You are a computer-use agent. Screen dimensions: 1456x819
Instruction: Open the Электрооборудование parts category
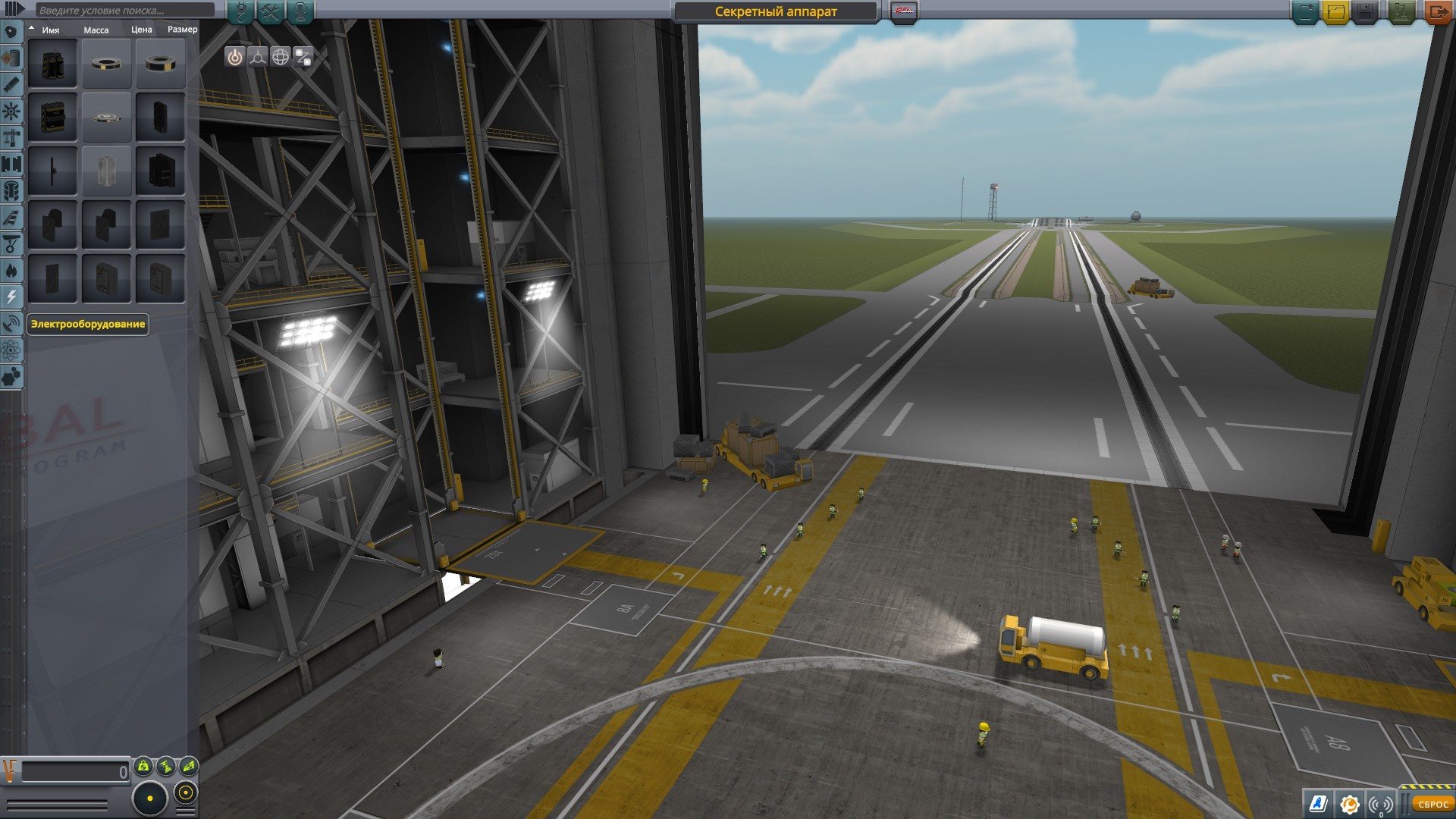point(11,297)
